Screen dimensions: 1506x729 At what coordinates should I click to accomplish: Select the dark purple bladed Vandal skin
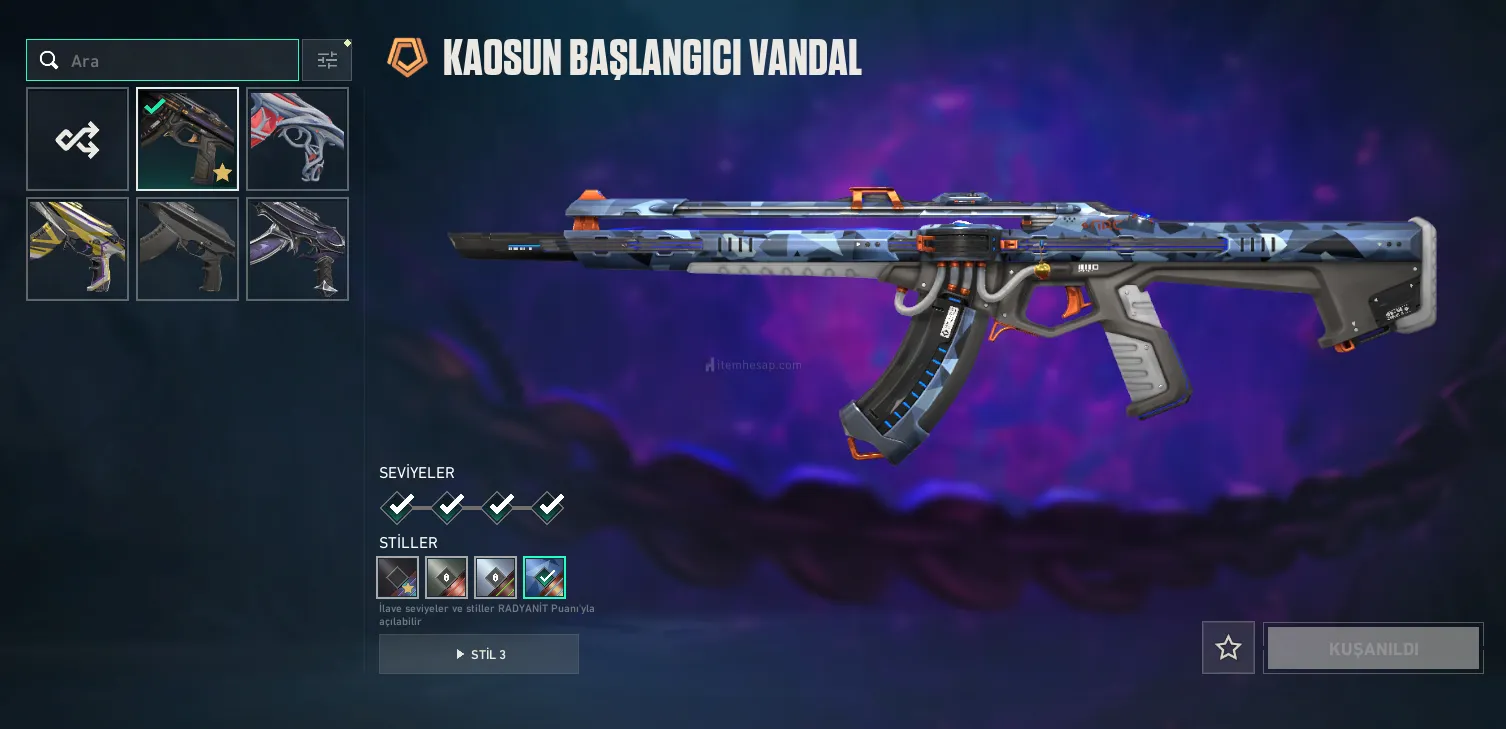(297, 249)
